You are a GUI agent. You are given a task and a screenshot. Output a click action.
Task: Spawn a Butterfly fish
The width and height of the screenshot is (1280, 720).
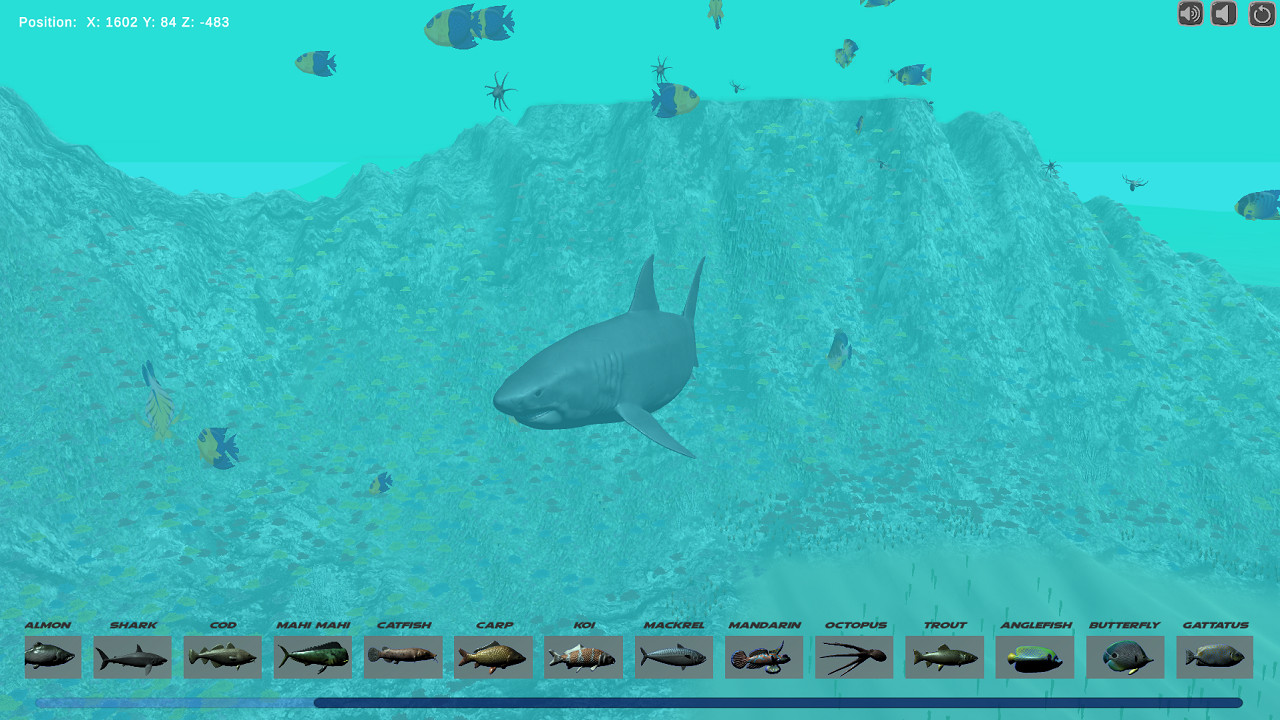pyautogui.click(x=1124, y=657)
